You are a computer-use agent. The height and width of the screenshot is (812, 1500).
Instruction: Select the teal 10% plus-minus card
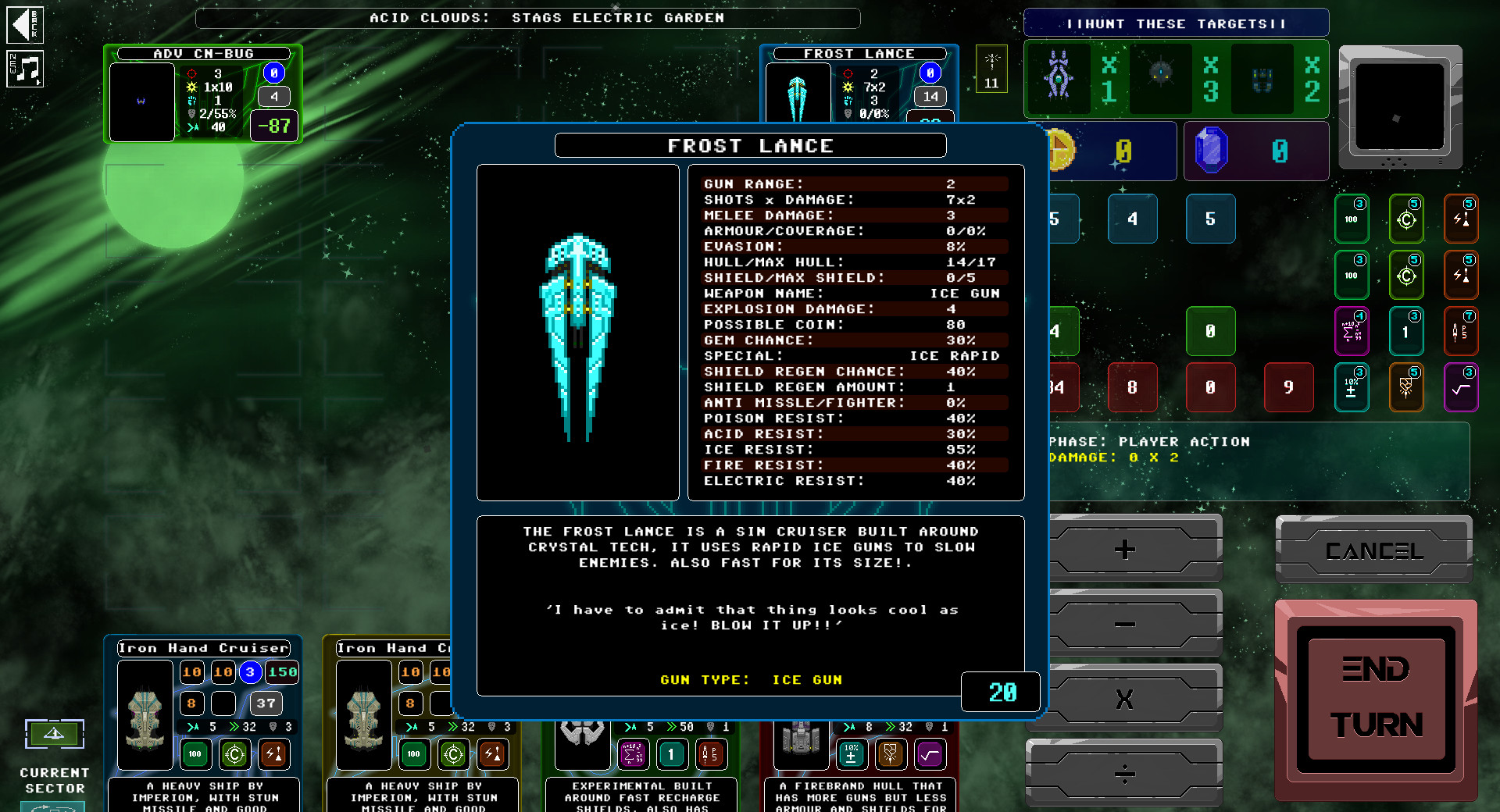1352,388
